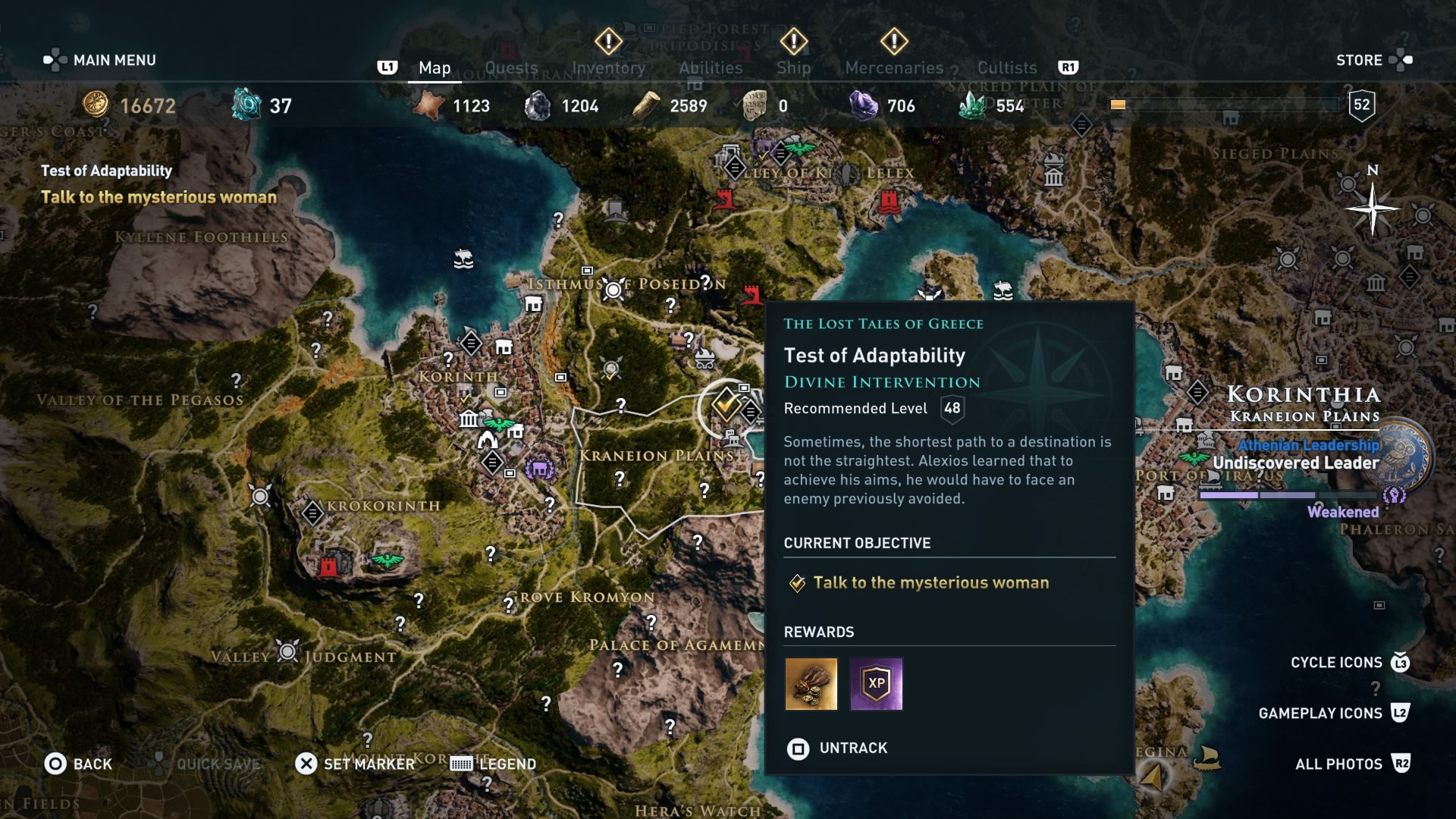Set a marker on the map
This screenshot has width=1456, height=819.
355,764
